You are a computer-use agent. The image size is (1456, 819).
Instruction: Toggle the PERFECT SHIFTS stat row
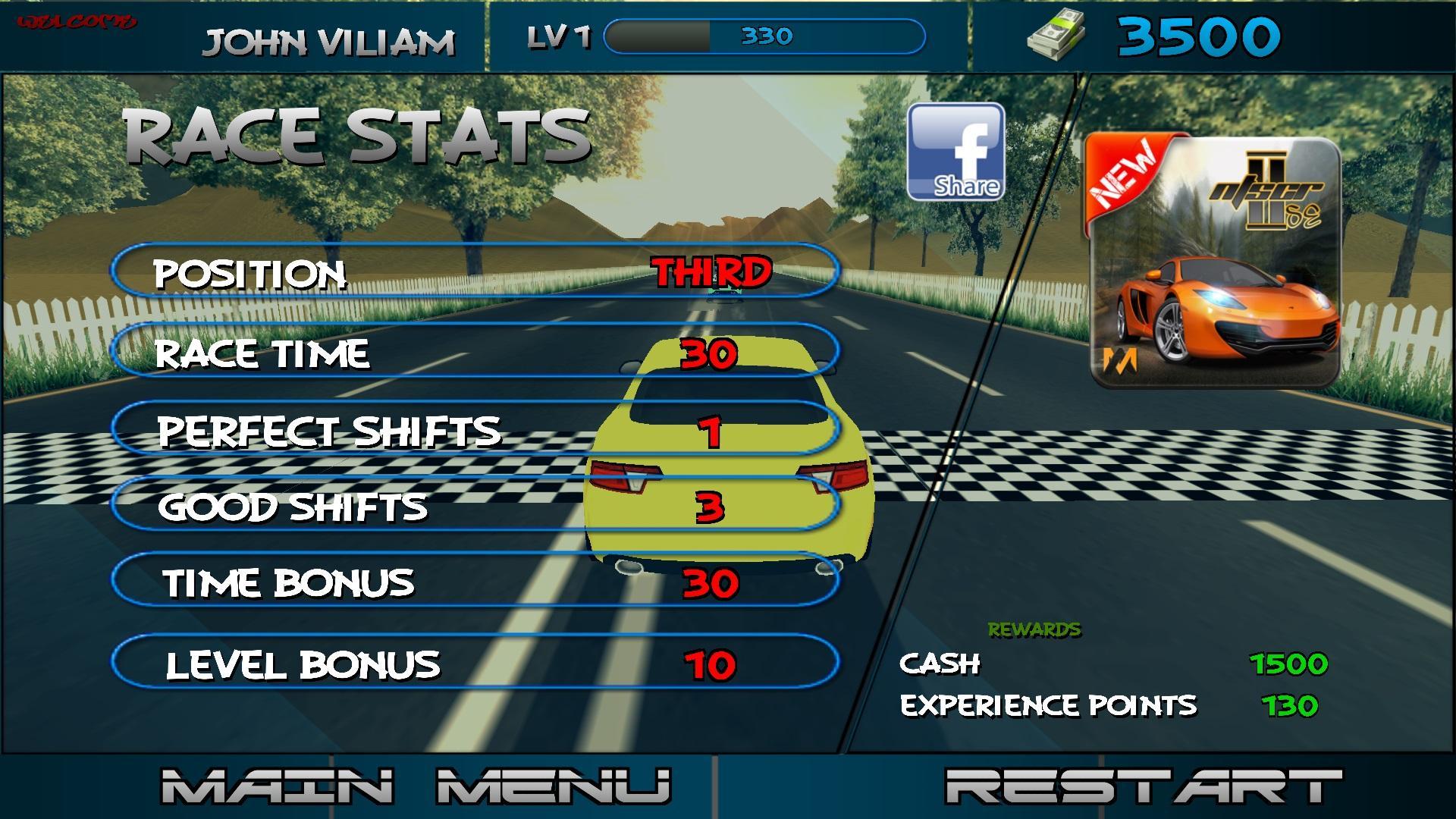pos(478,431)
